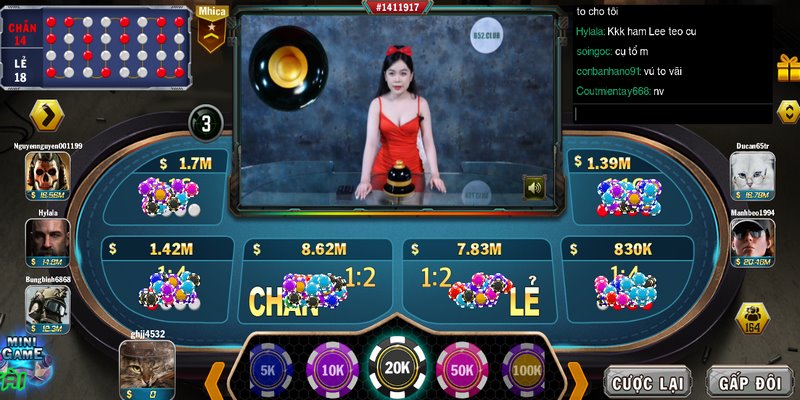800x400 pixels.
Task: Select the 5K betting chip
Action: pos(267,369)
